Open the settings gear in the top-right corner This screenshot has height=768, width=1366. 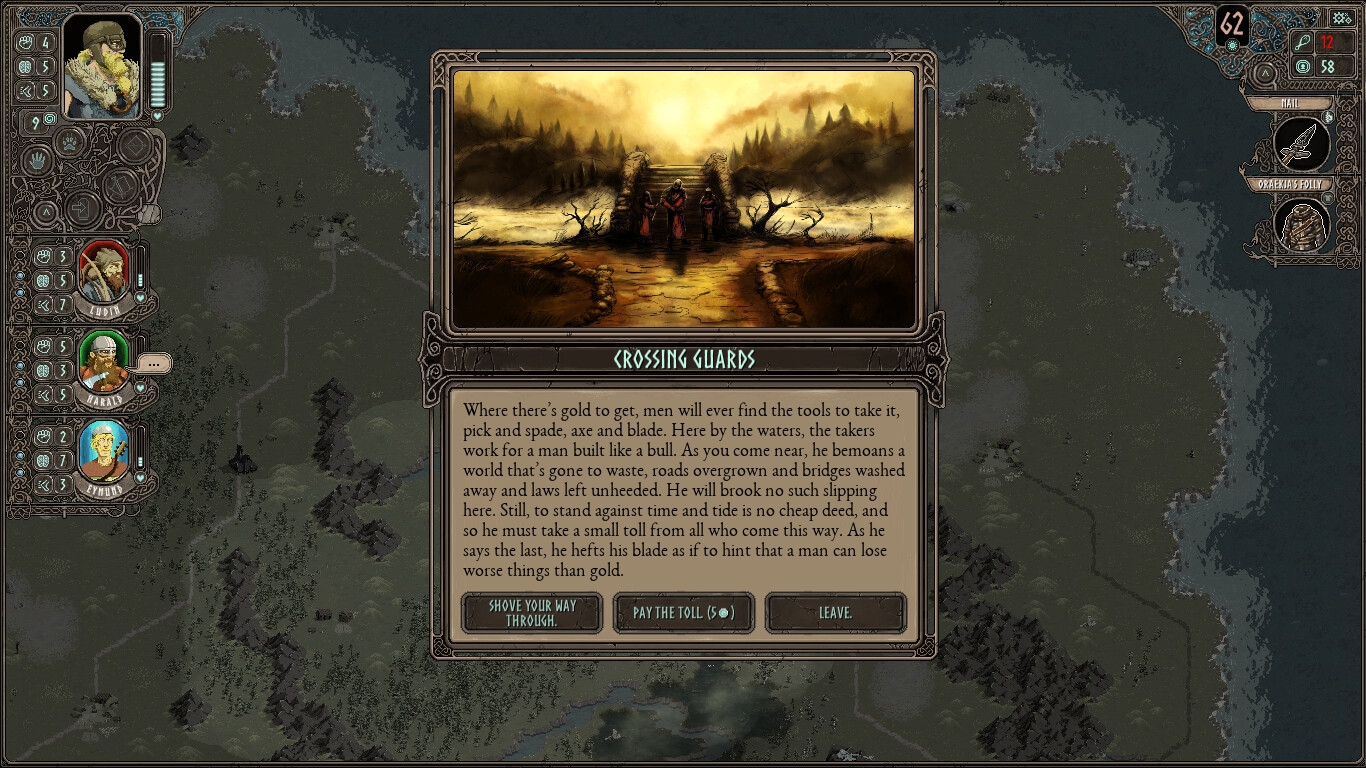click(1341, 18)
